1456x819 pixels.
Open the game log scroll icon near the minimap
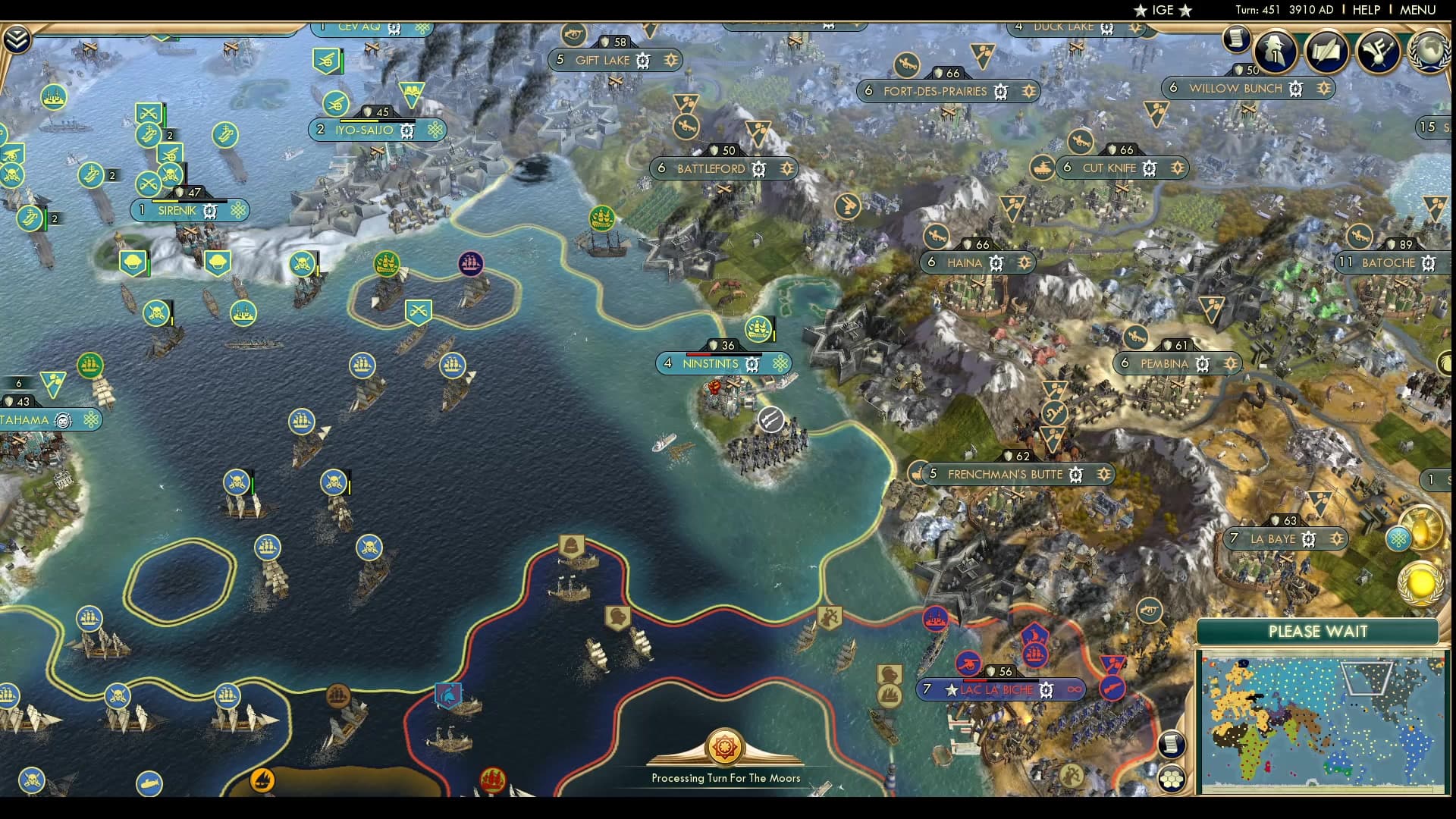pos(1172,743)
